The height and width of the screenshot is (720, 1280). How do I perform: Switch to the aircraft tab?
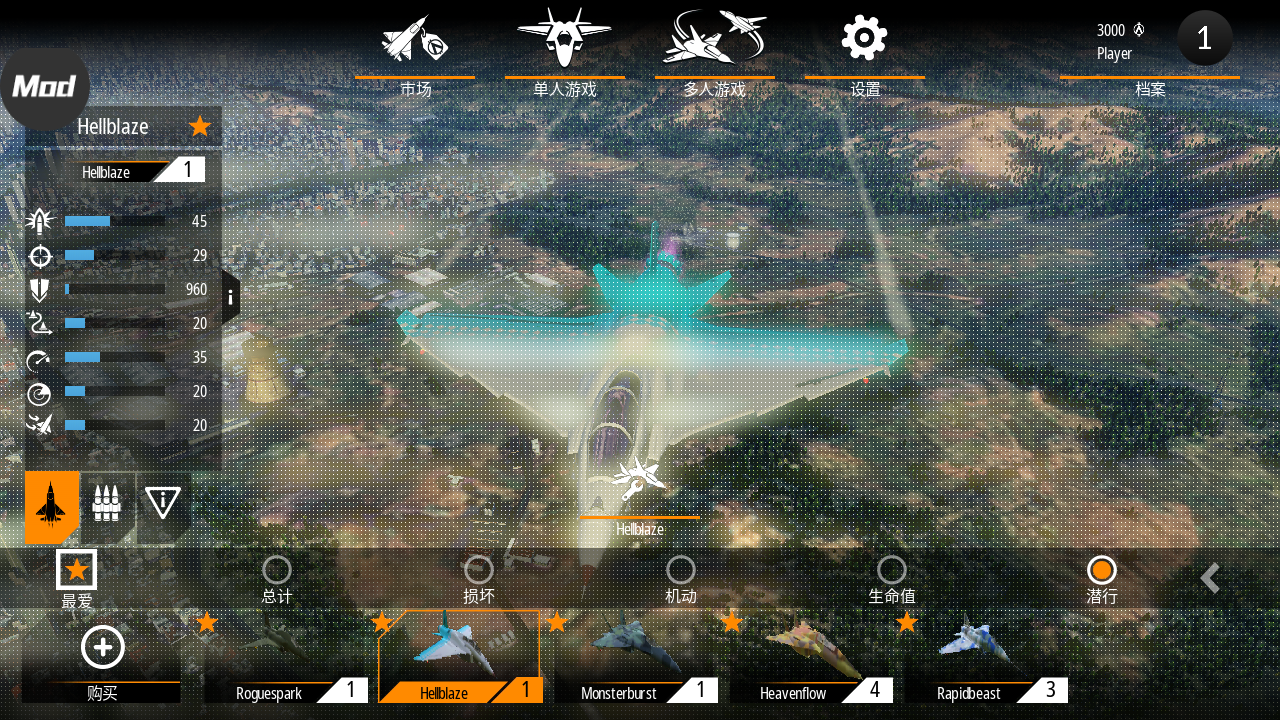tap(52, 506)
